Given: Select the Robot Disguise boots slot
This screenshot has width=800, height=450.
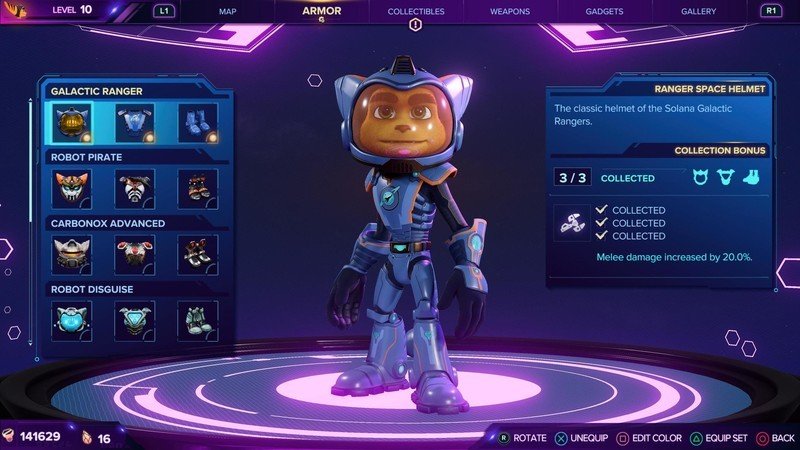Looking at the screenshot, I should 197,320.
